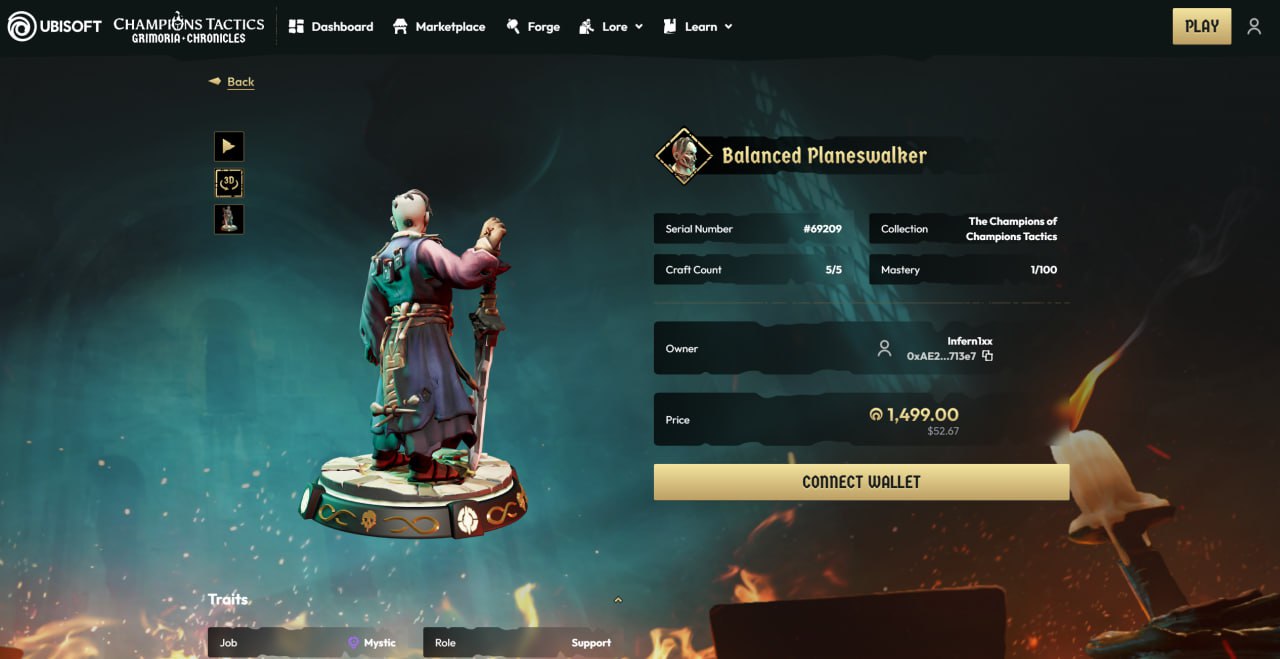Connect wallet to buy the champion
This screenshot has width=1280, height=659.
[861, 482]
